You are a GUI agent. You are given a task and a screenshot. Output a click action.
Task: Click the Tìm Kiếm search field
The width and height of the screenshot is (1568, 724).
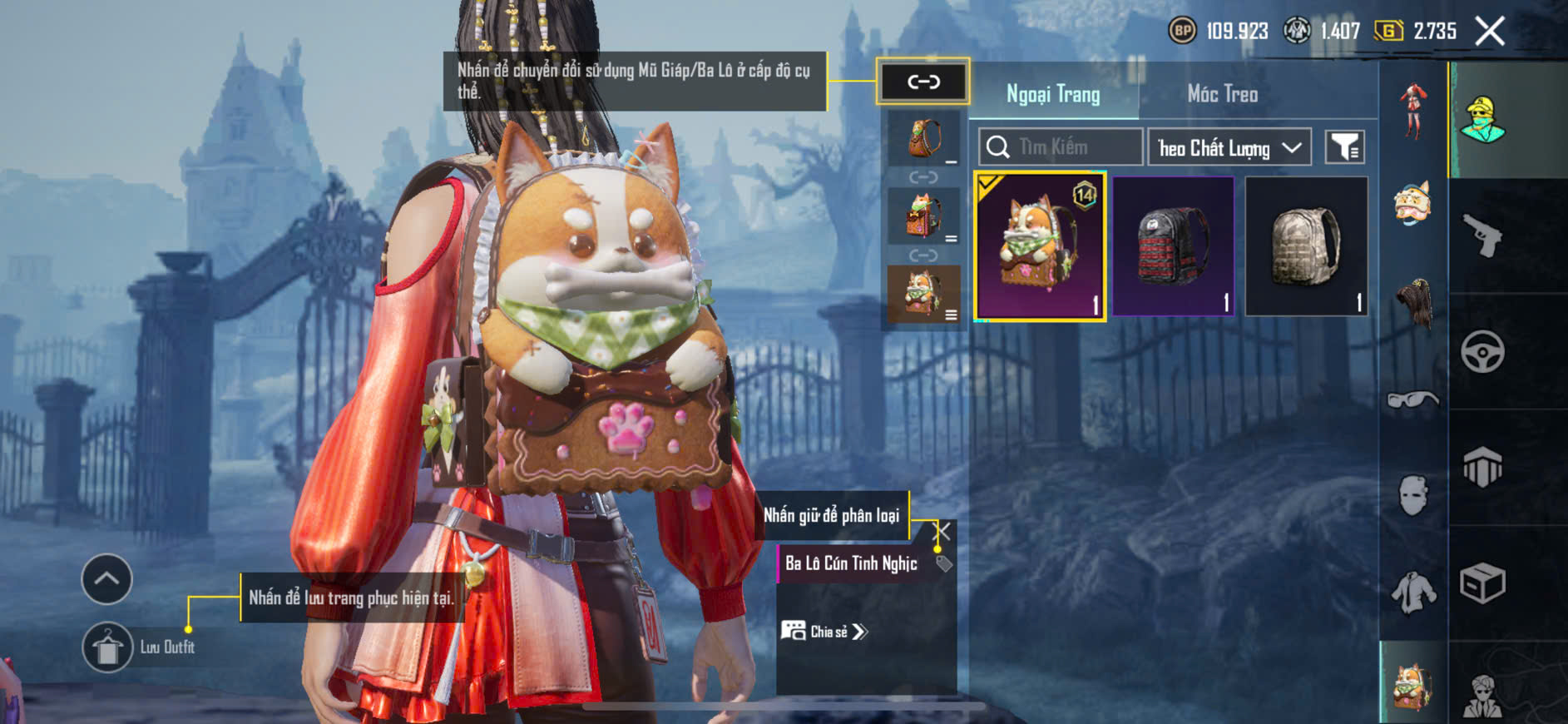point(1061,147)
